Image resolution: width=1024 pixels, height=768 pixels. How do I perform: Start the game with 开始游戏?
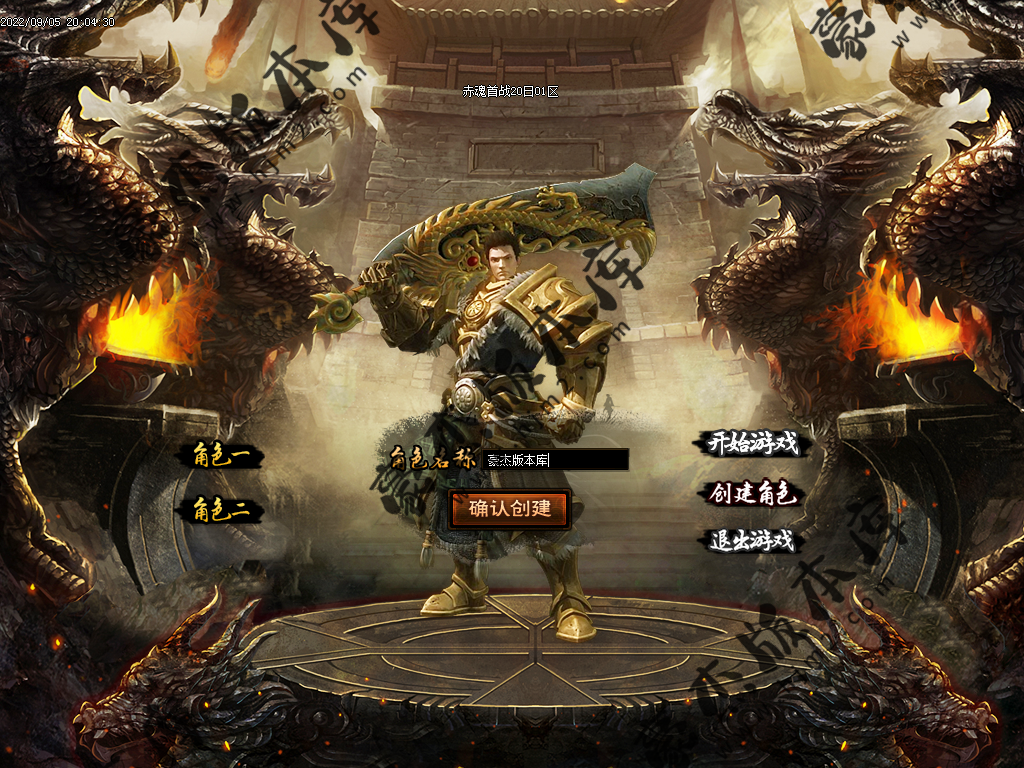(x=754, y=444)
